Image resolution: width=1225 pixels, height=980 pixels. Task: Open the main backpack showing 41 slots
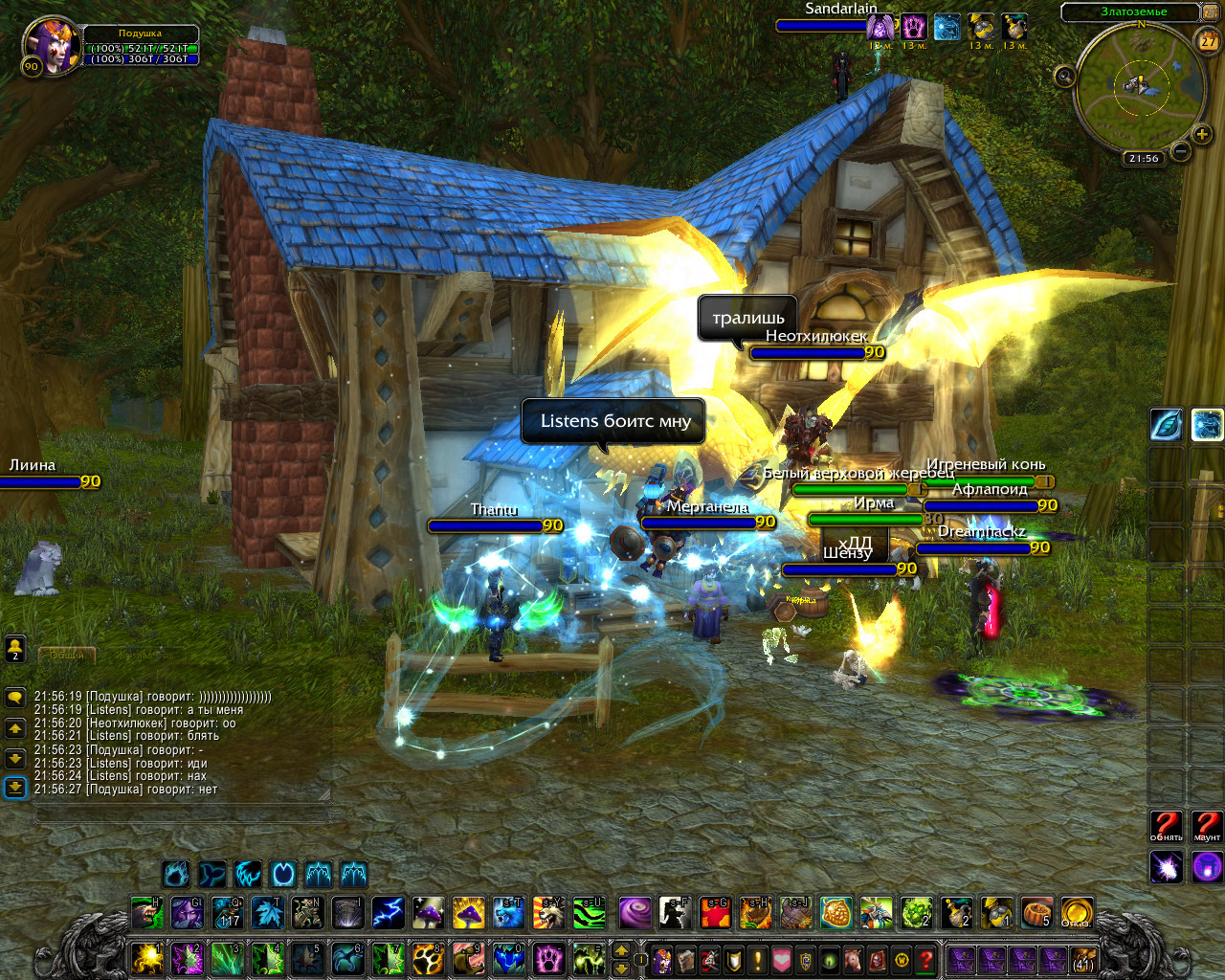click(1082, 960)
